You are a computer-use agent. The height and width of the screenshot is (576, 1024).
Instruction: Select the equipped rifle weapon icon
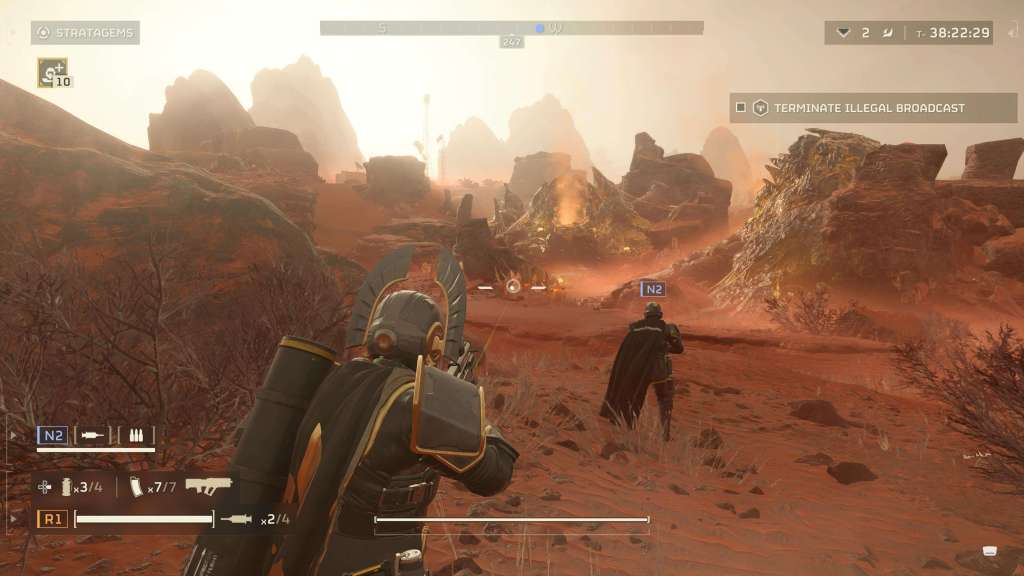click(x=208, y=486)
